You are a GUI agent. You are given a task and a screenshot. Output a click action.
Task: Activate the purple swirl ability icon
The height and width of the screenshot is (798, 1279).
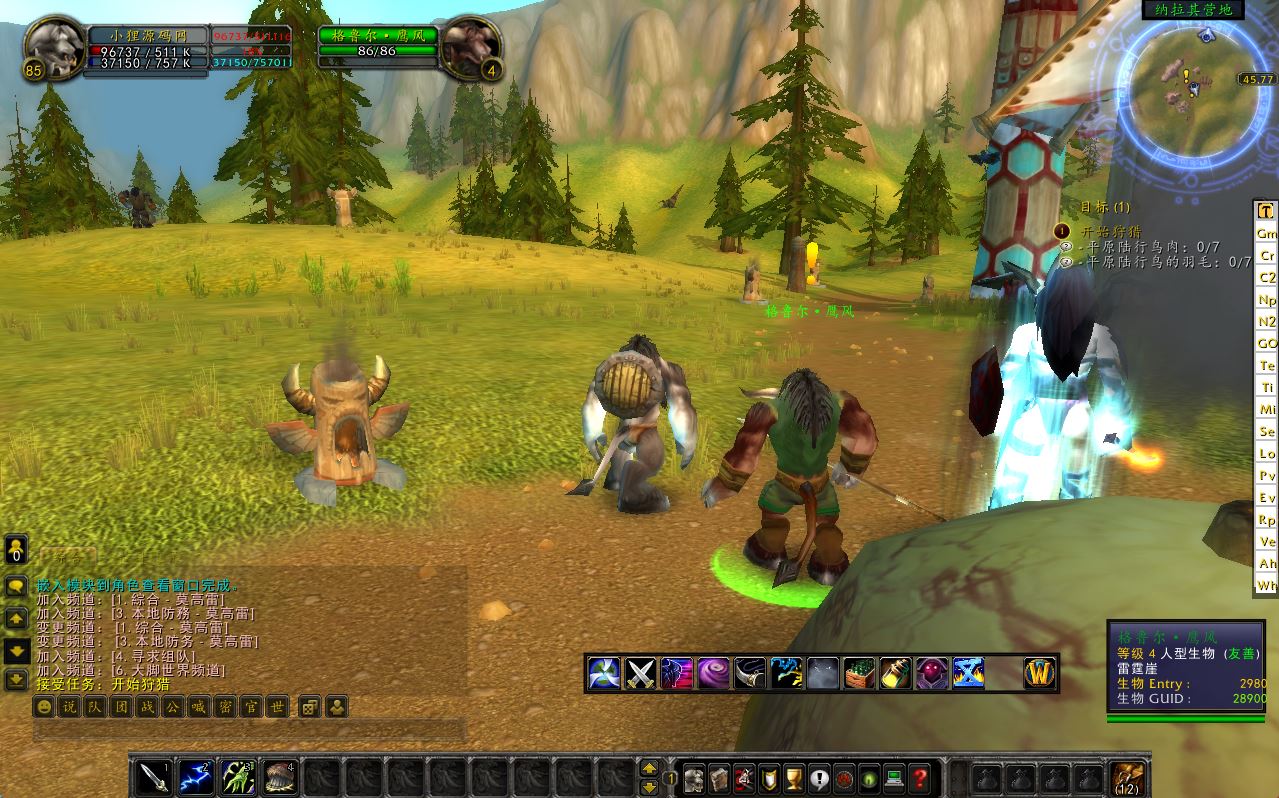(713, 673)
